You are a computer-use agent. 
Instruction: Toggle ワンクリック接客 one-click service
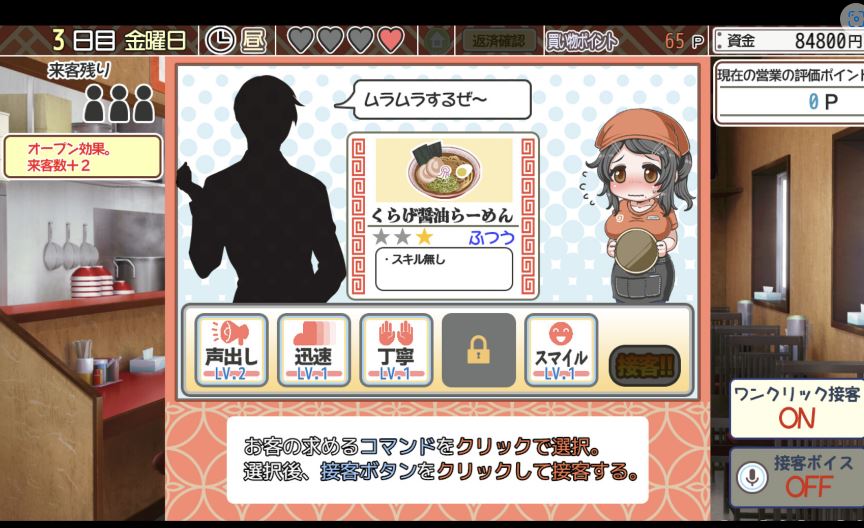pos(796,408)
